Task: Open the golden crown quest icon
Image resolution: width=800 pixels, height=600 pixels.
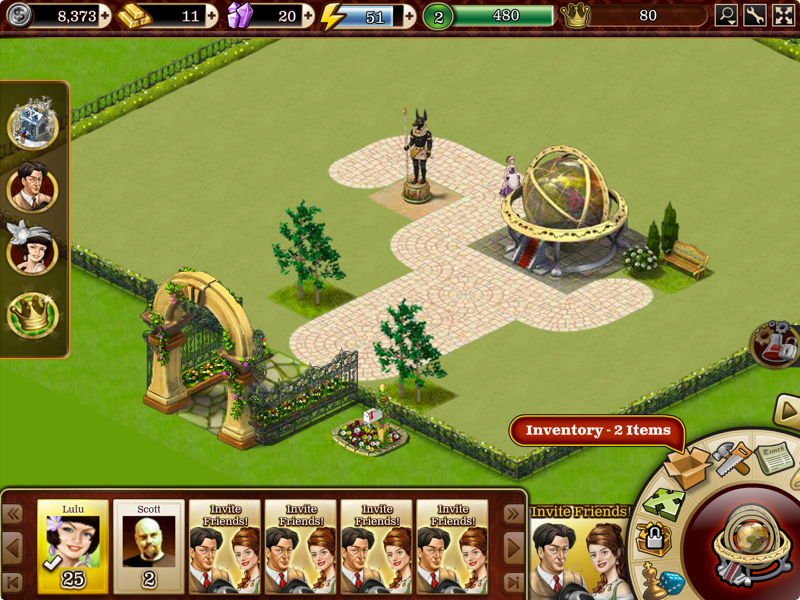Action: [33, 314]
